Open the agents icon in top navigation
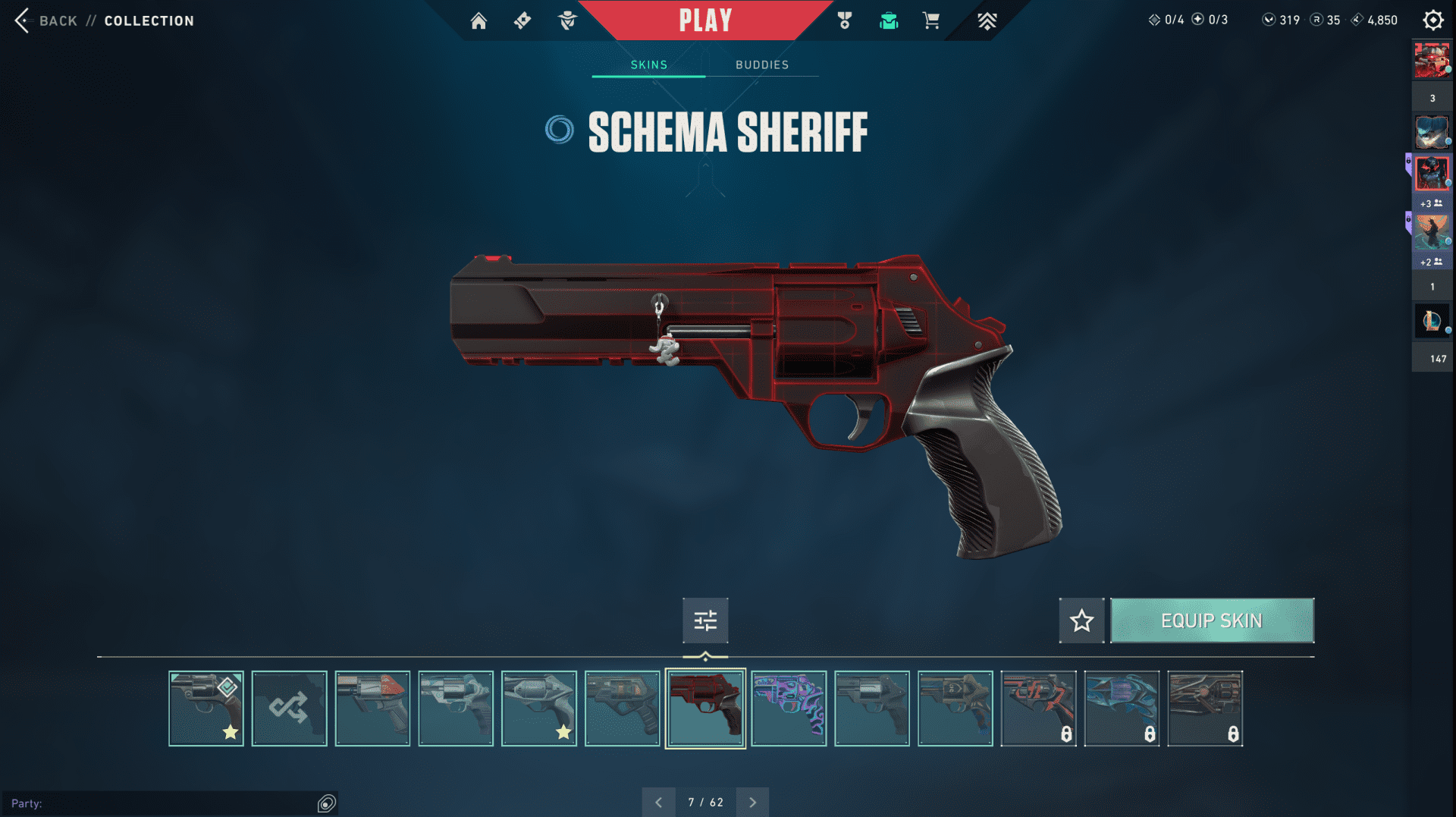This screenshot has height=817, width=1456. (x=567, y=20)
